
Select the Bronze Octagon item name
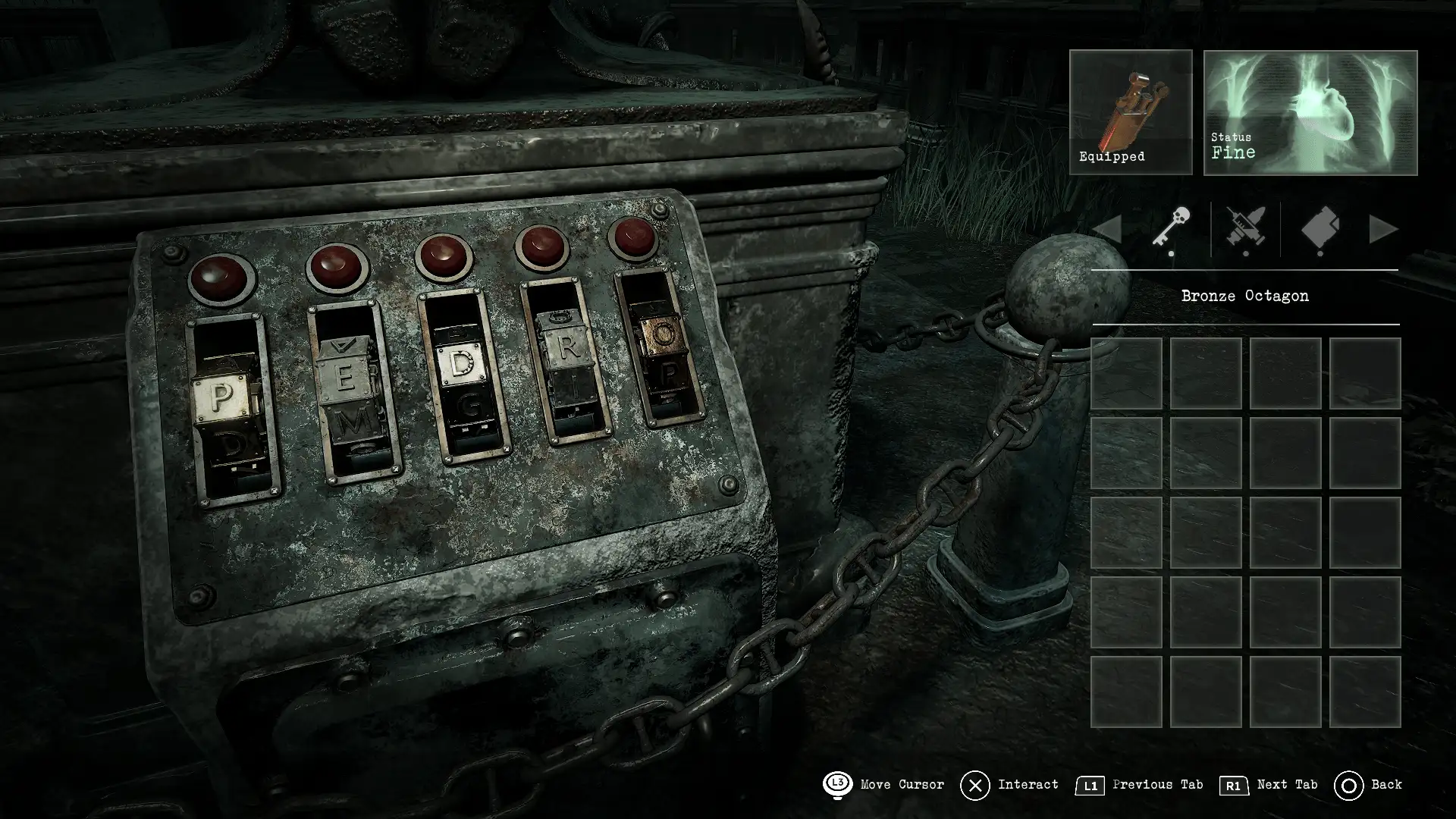click(1244, 296)
